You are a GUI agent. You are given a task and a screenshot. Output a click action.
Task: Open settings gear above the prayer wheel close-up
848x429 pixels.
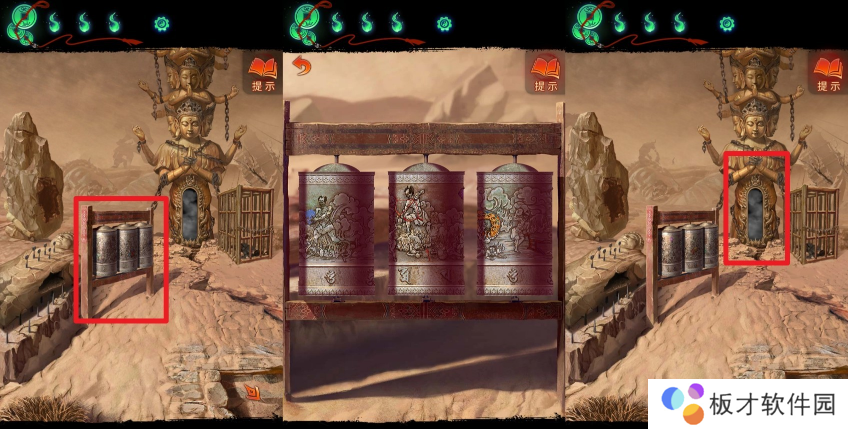coord(444,23)
